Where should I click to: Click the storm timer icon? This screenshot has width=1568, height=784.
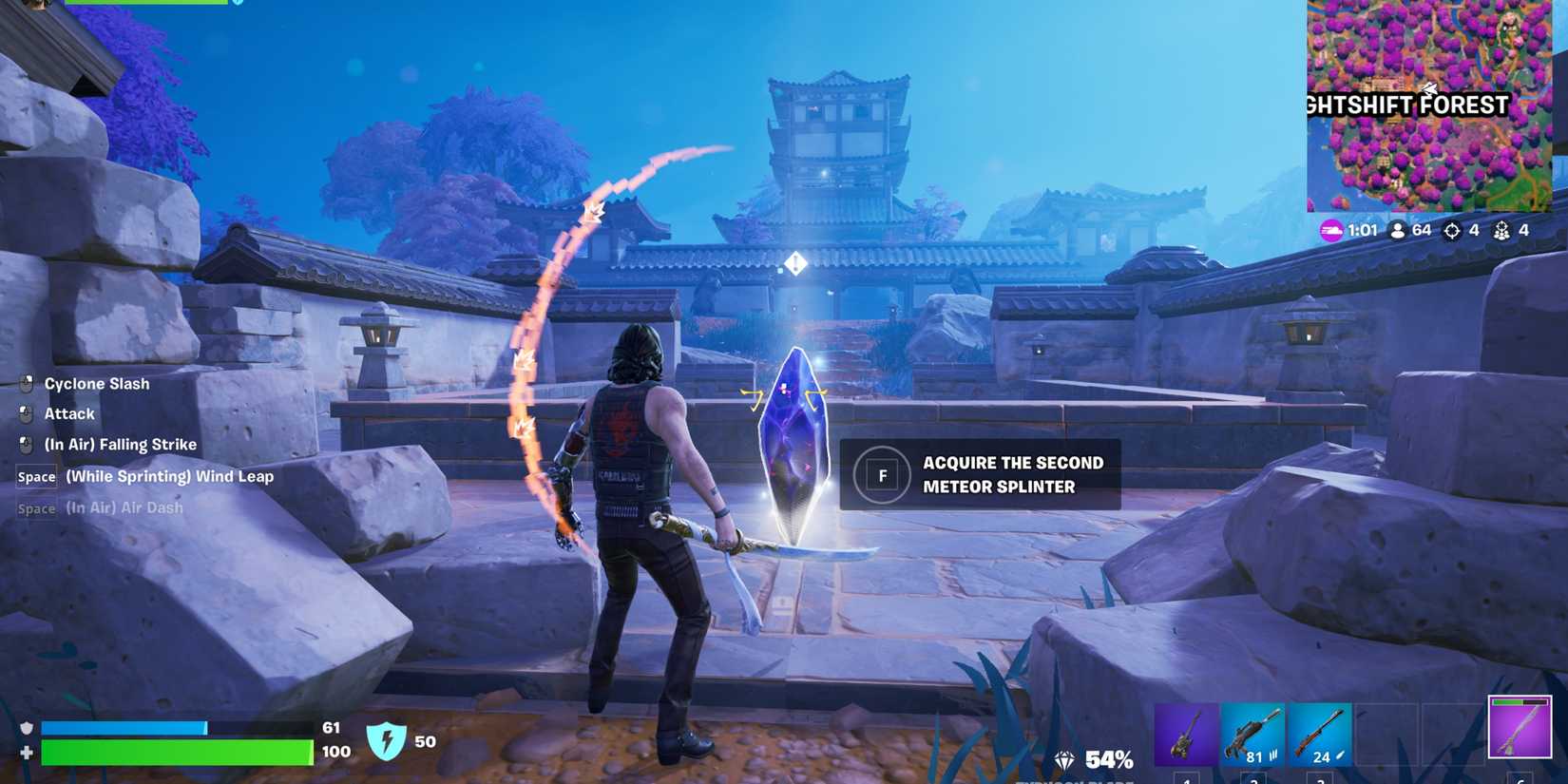pos(1332,230)
